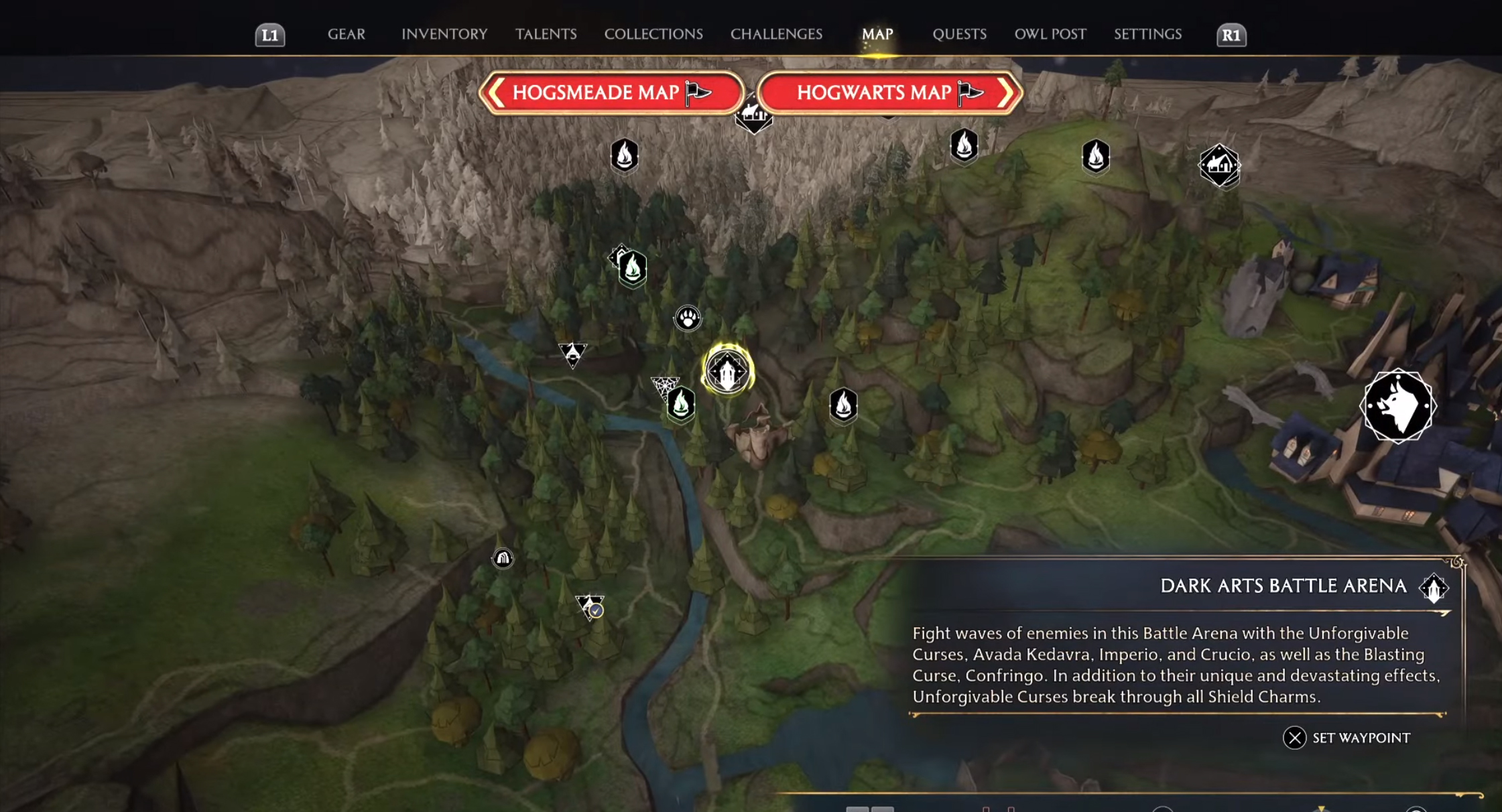
Task: Select the Floo Flame east of the battle arena
Action: pos(844,405)
